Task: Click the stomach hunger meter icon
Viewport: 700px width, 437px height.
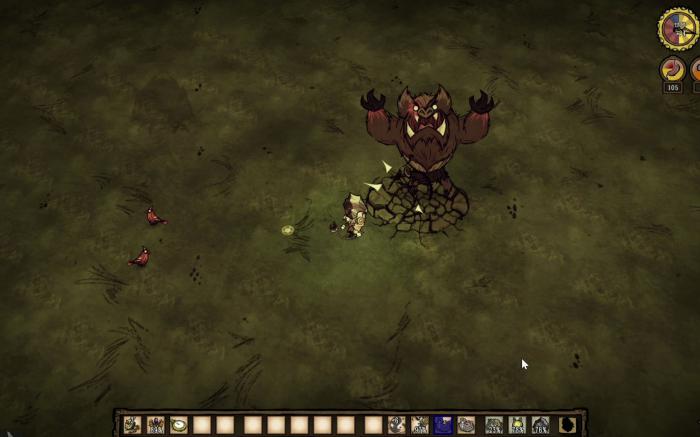Action: click(x=673, y=70)
